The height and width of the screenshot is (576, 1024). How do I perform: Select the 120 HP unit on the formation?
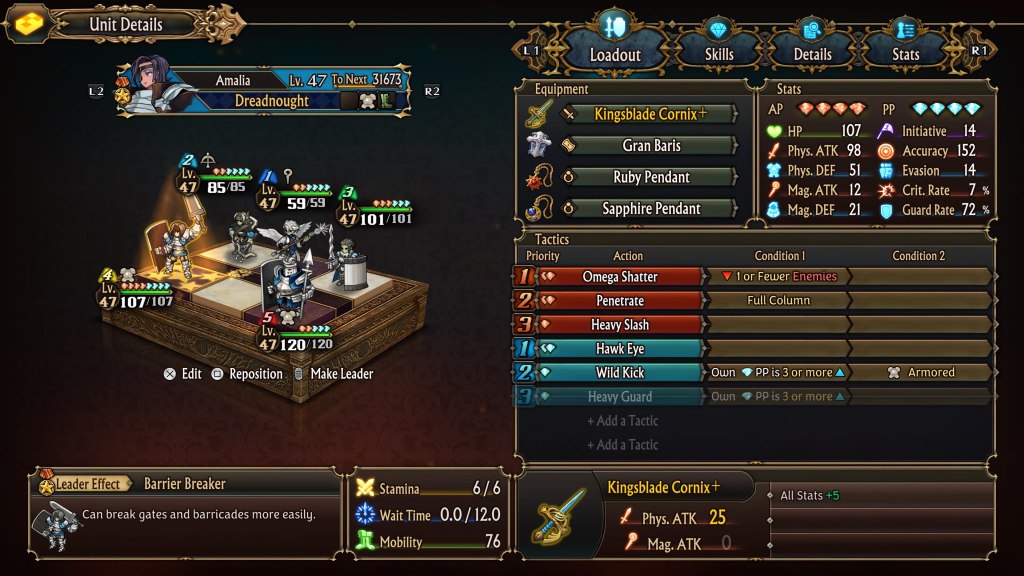(291, 290)
